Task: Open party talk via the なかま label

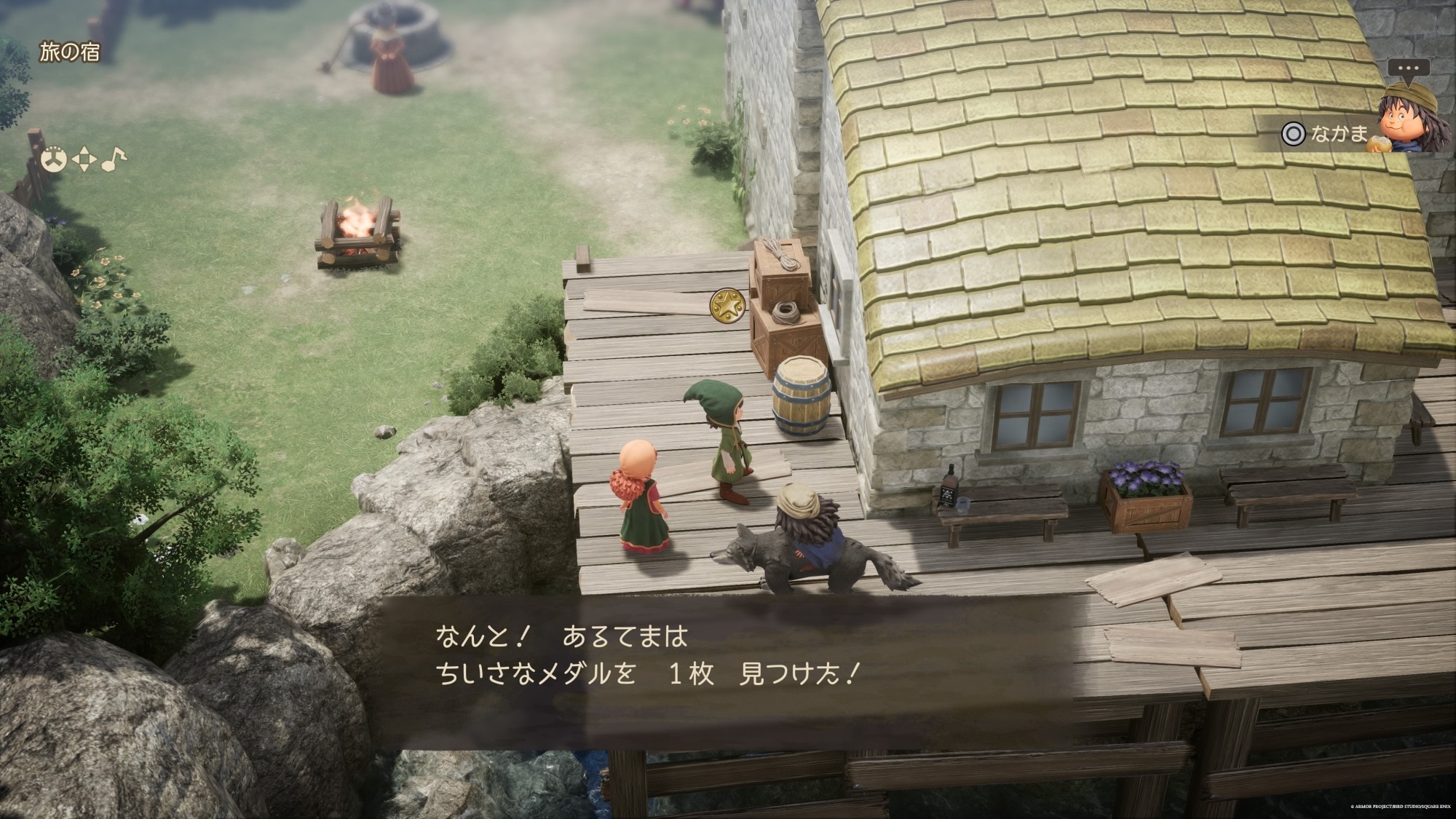Action: [1338, 134]
